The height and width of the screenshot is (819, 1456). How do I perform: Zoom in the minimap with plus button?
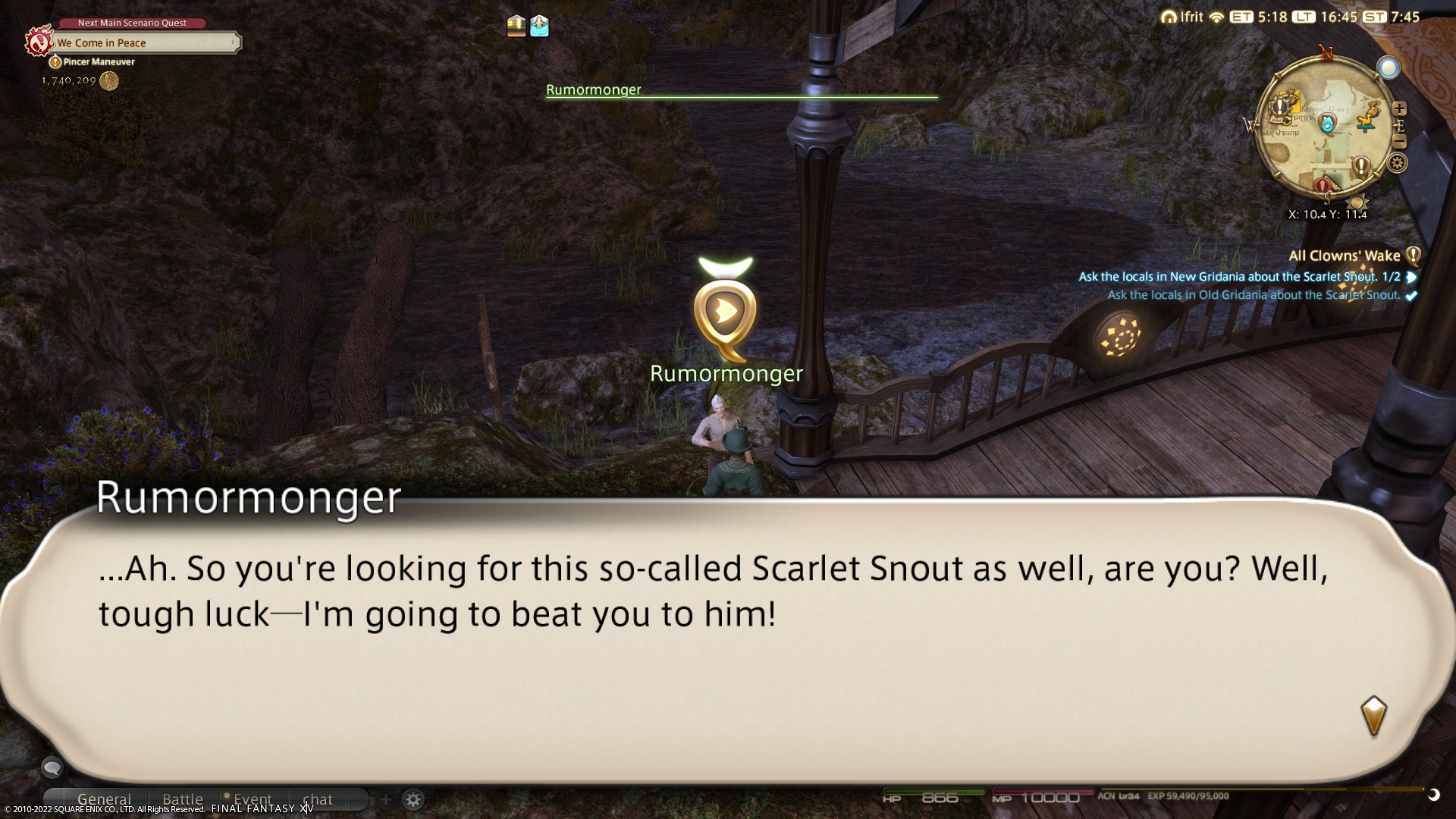tap(1400, 108)
